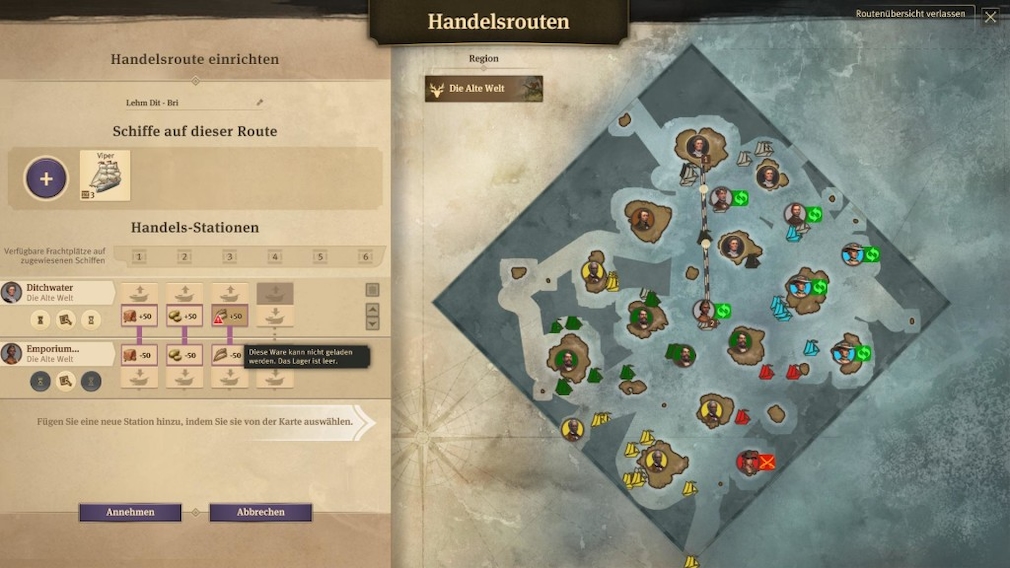The height and width of the screenshot is (568, 1010).
Task: Edit the route name with the pencil icon
Action: pos(260,102)
